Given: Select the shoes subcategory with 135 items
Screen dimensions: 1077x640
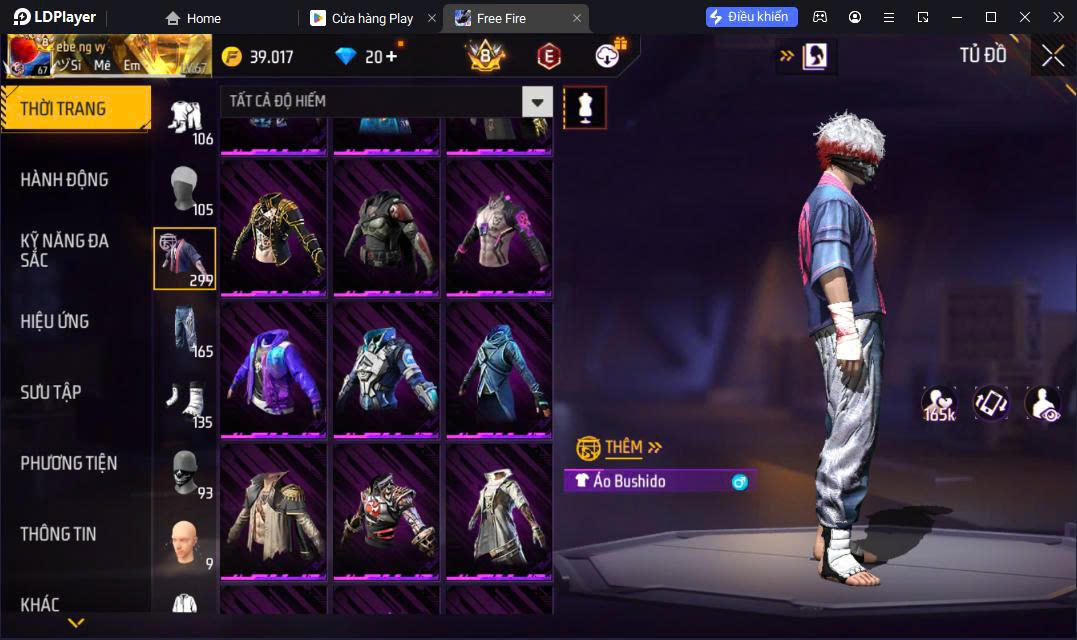Looking at the screenshot, I should coord(185,401).
